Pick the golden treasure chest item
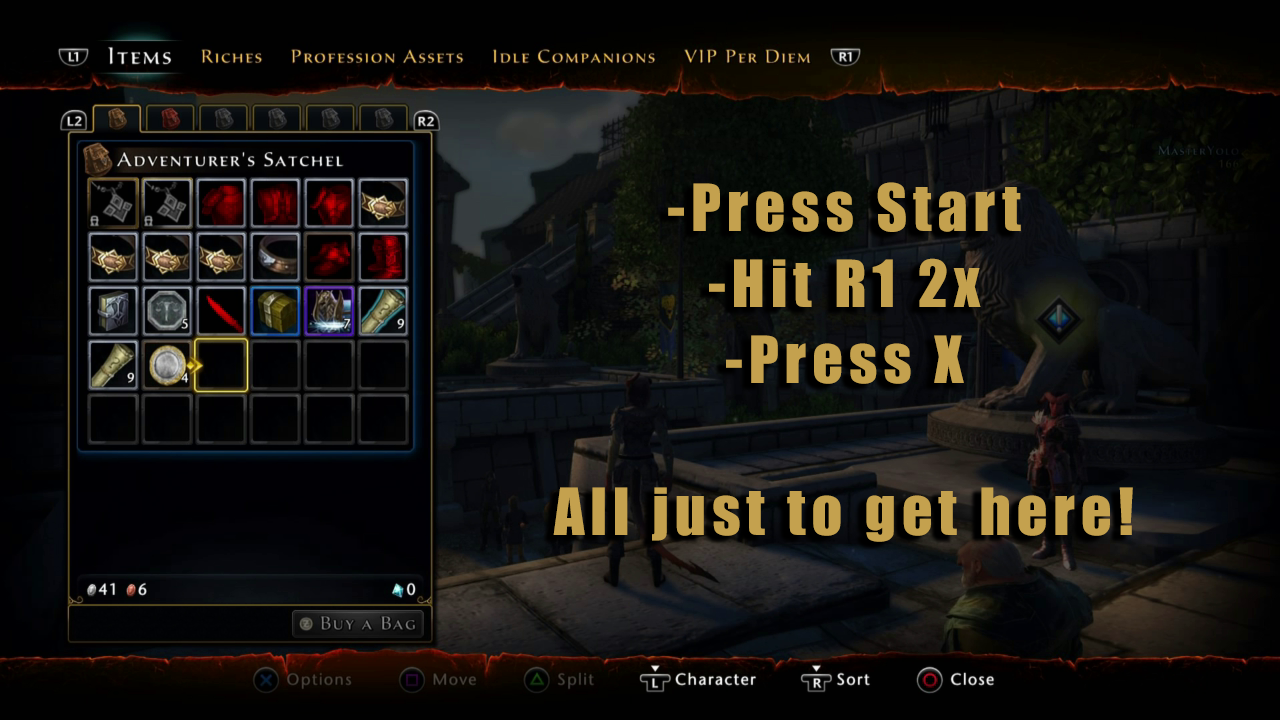The image size is (1280, 720). 275,311
